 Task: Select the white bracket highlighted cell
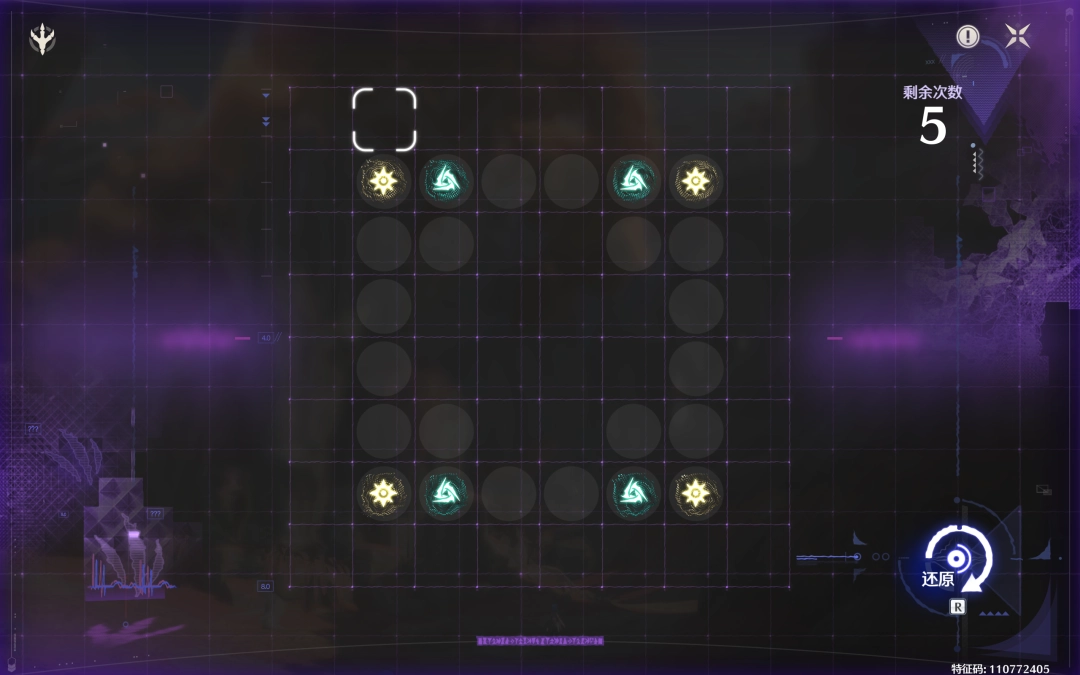(x=384, y=119)
